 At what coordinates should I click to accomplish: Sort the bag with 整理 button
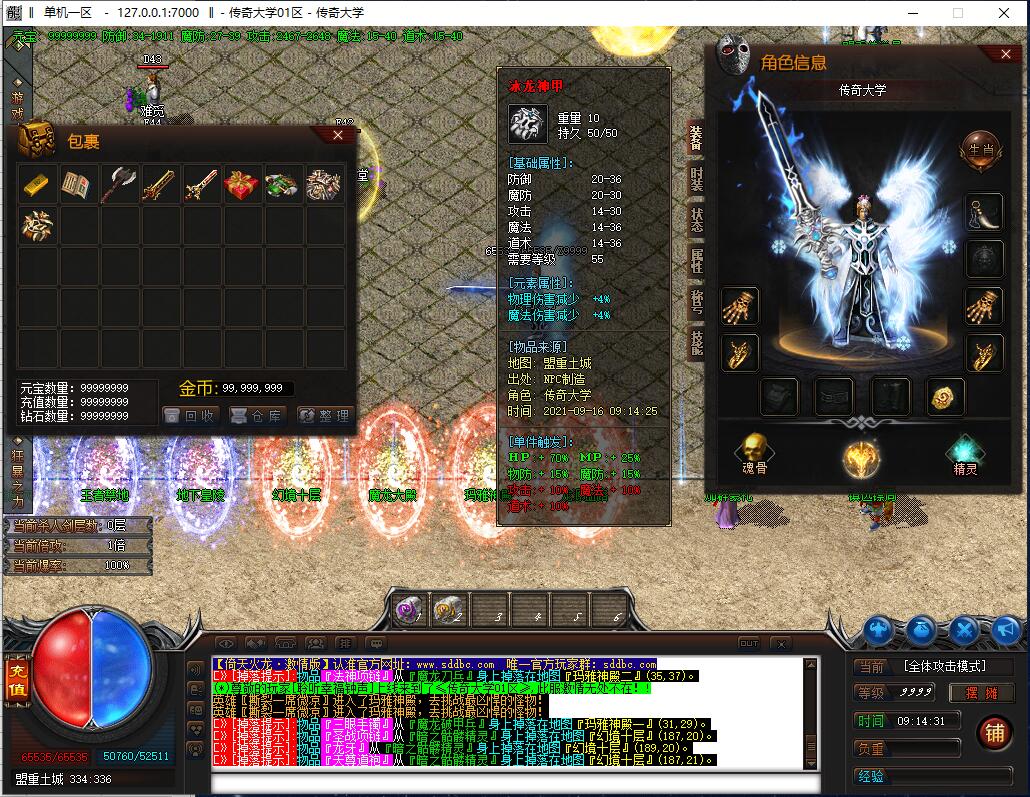click(x=323, y=416)
